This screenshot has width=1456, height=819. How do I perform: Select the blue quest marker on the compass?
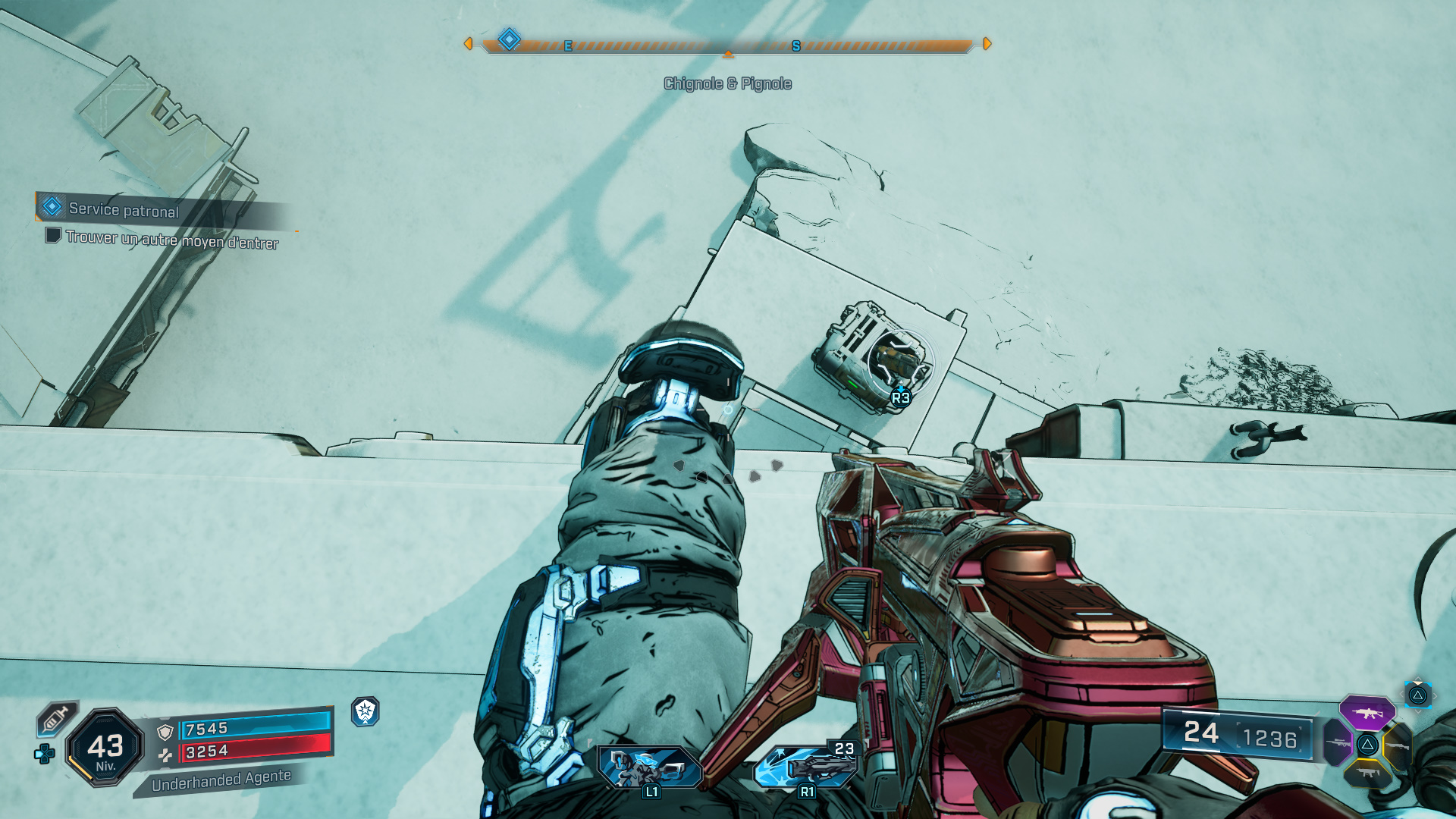[509, 39]
